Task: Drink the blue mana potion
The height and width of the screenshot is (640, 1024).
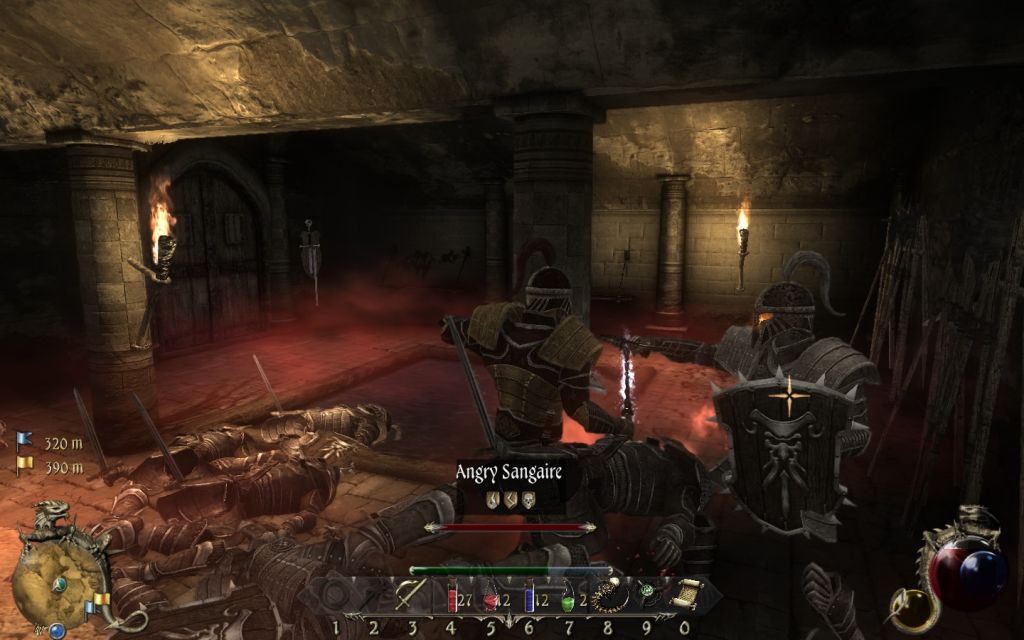Action: (x=529, y=597)
